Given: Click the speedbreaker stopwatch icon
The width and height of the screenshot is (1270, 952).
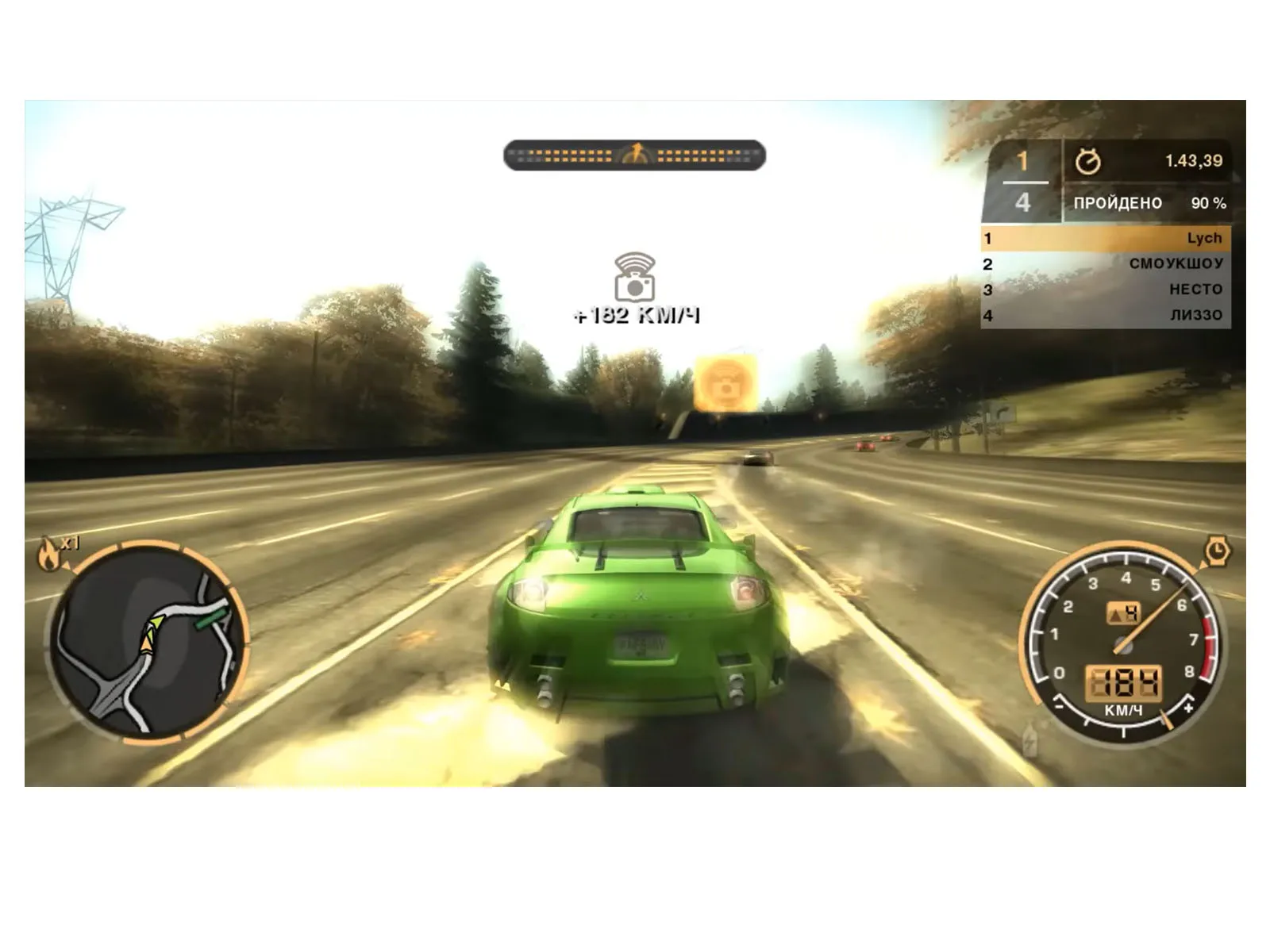Looking at the screenshot, I should [x=1216, y=551].
